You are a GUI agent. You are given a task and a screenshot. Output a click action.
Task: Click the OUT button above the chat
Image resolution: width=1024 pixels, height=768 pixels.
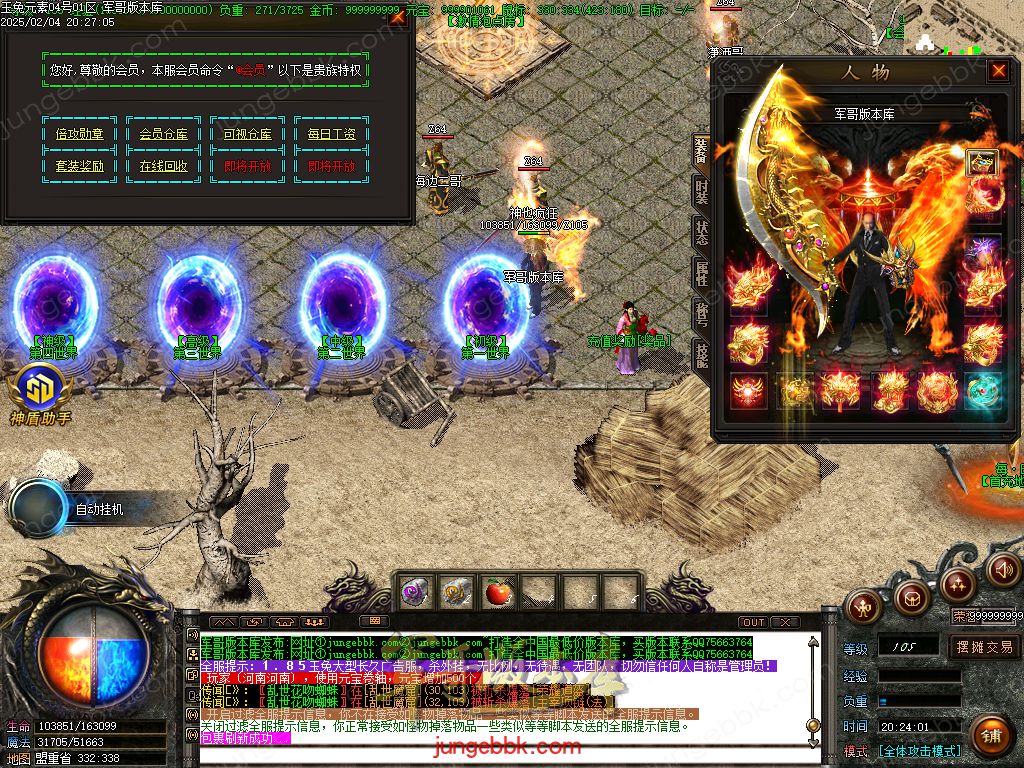pyautogui.click(x=754, y=622)
